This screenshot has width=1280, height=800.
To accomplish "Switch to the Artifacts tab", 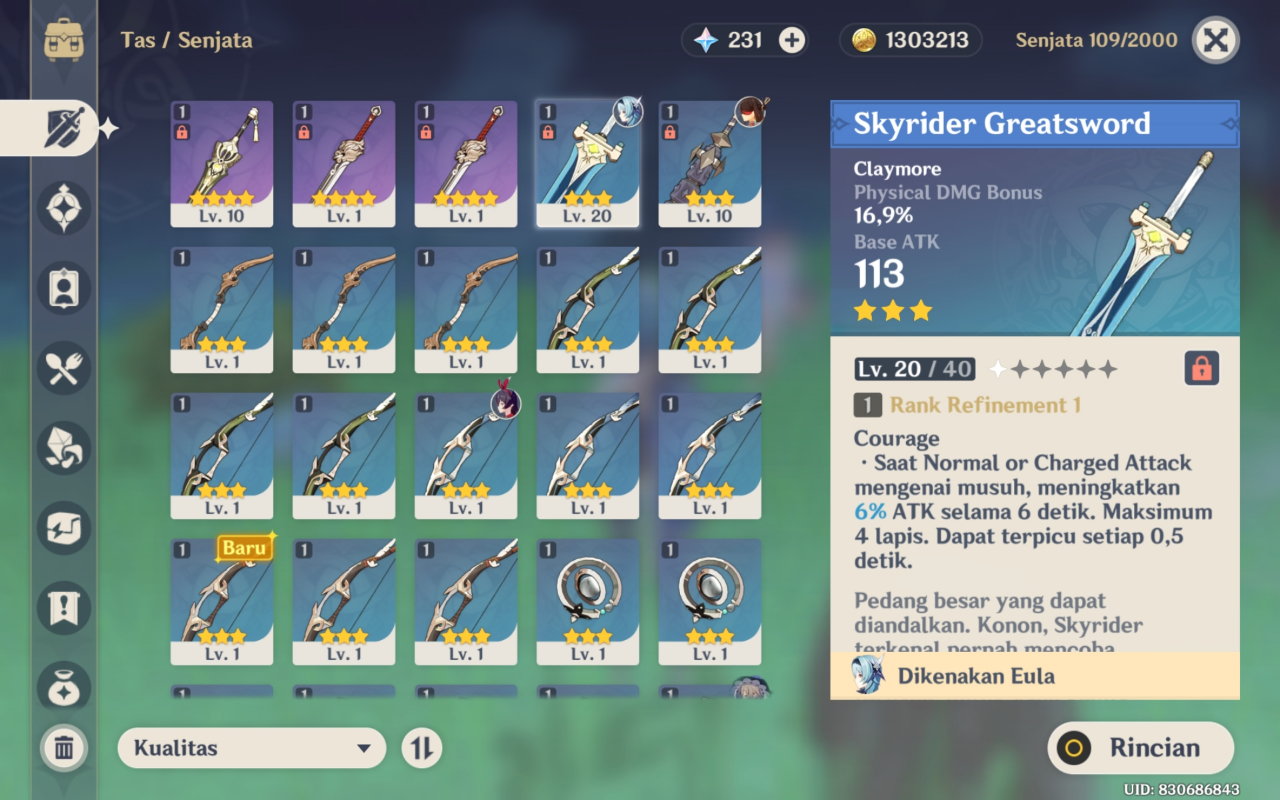I will point(64,208).
